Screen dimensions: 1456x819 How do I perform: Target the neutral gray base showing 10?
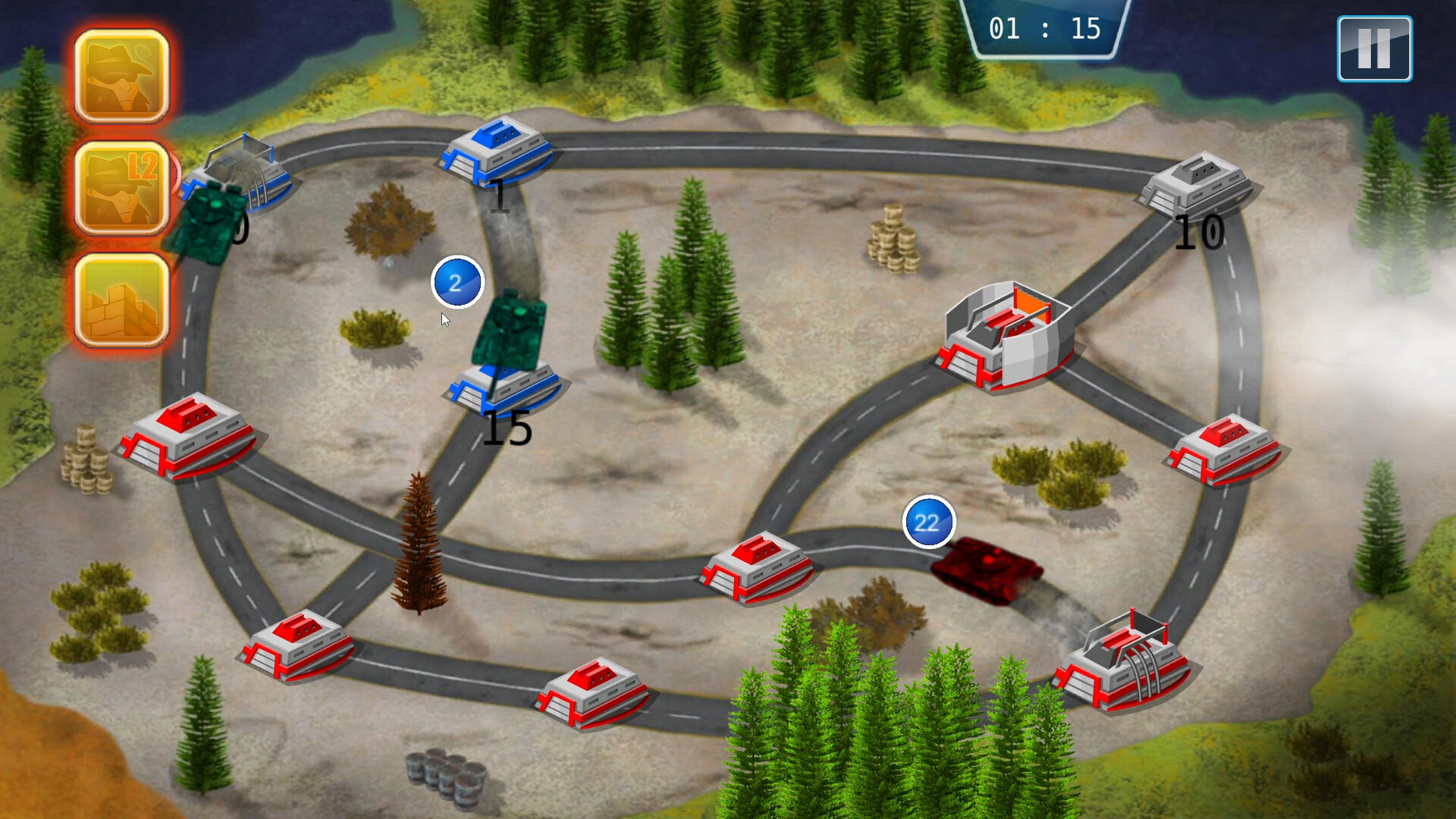[1197, 186]
